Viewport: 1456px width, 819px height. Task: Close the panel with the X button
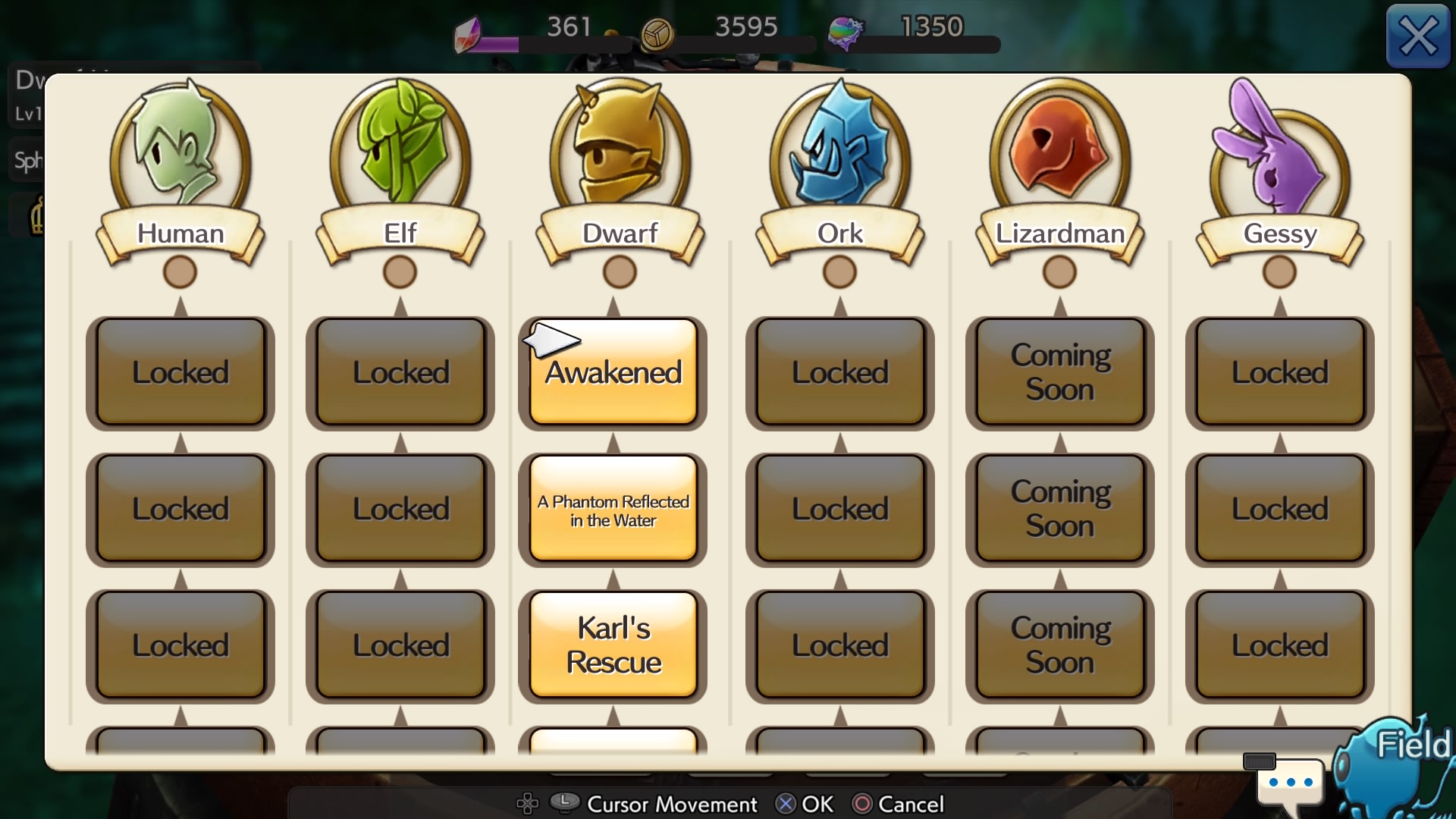[1417, 36]
